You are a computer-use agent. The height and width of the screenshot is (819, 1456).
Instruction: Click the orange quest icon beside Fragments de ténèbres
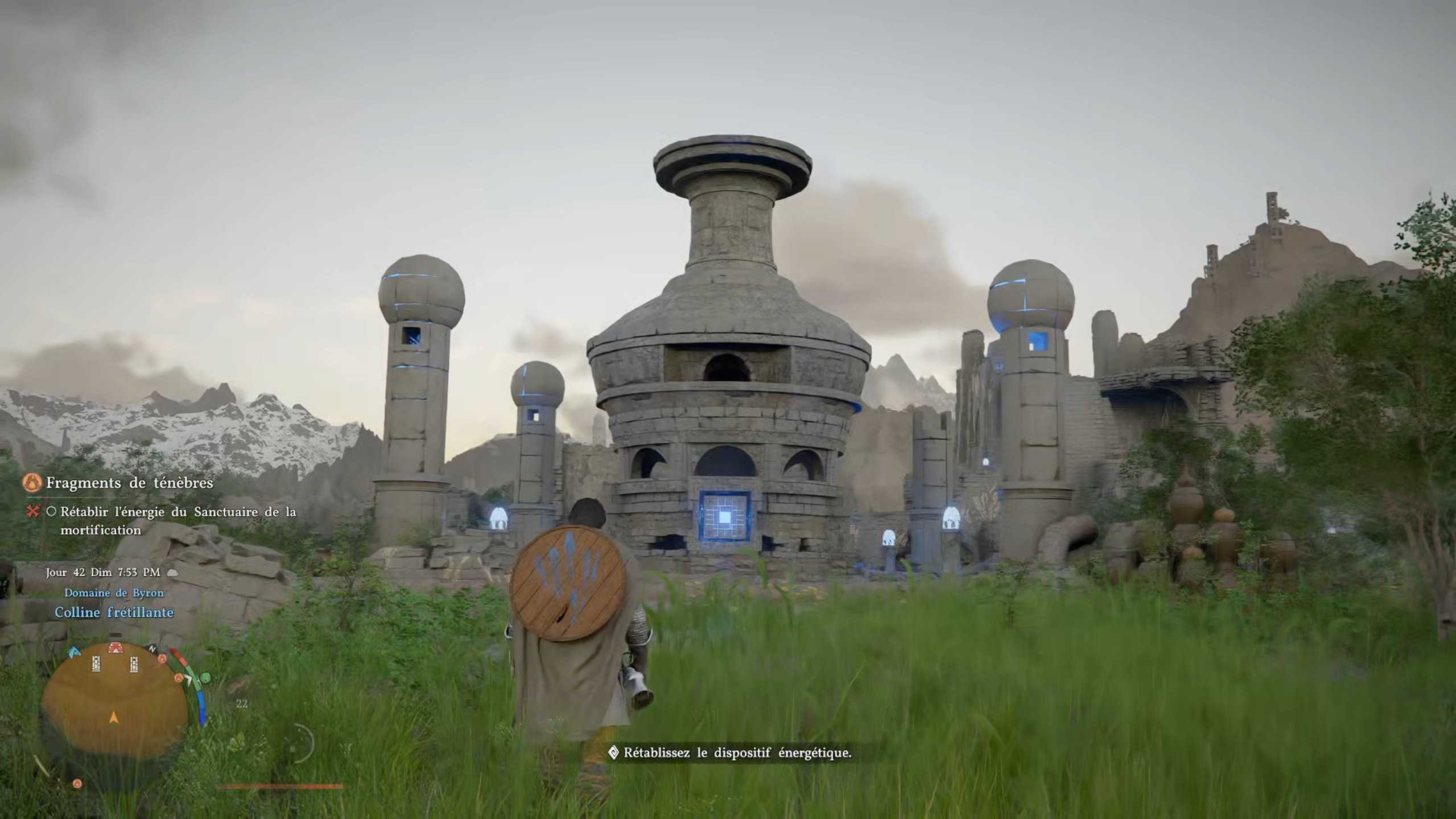click(32, 483)
